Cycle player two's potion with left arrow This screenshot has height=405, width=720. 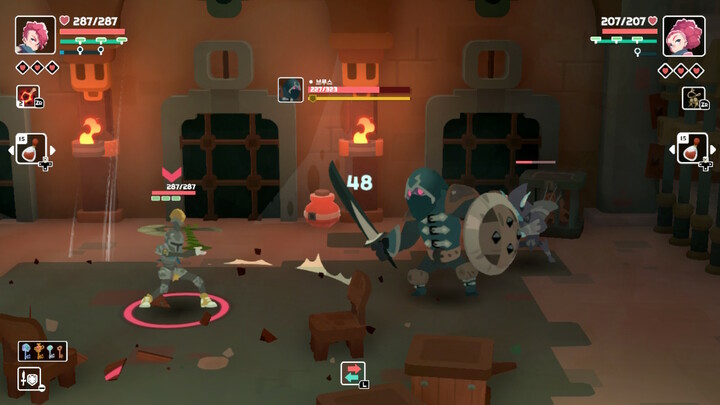[x=671, y=150]
